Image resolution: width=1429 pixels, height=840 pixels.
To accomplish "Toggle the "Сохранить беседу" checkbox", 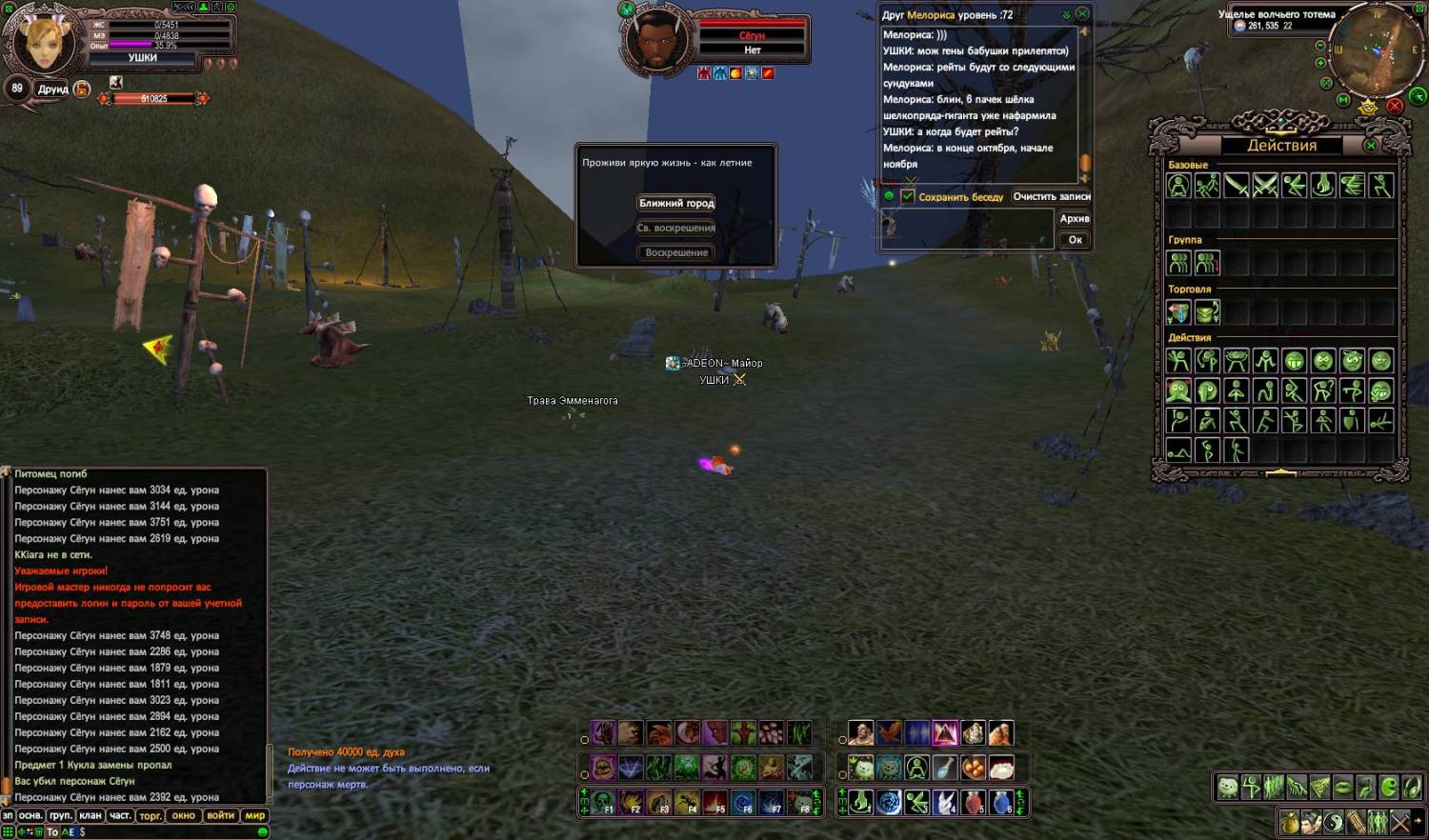I will tap(908, 196).
